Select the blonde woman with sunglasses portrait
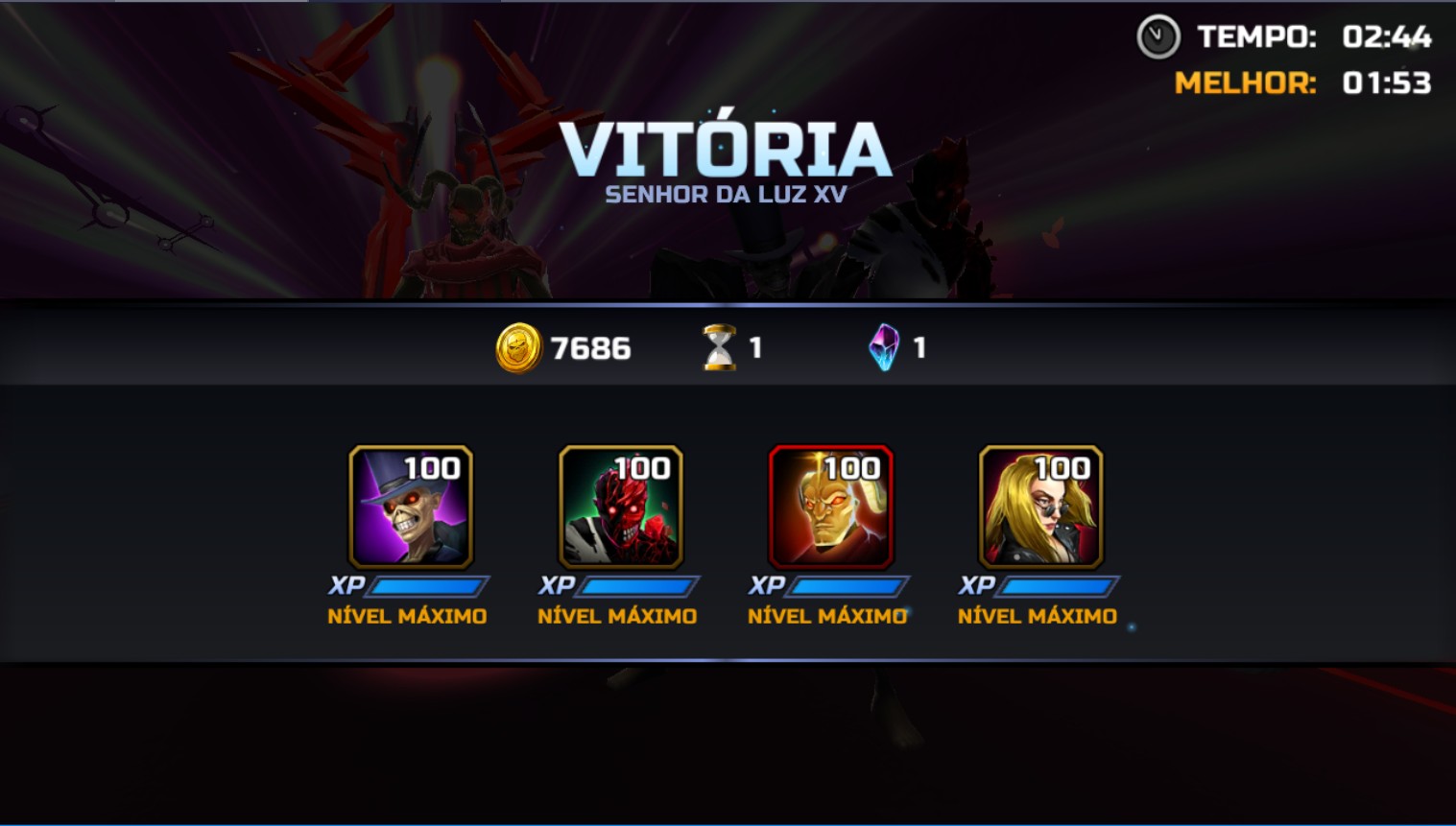The width and height of the screenshot is (1456, 826). (1041, 507)
